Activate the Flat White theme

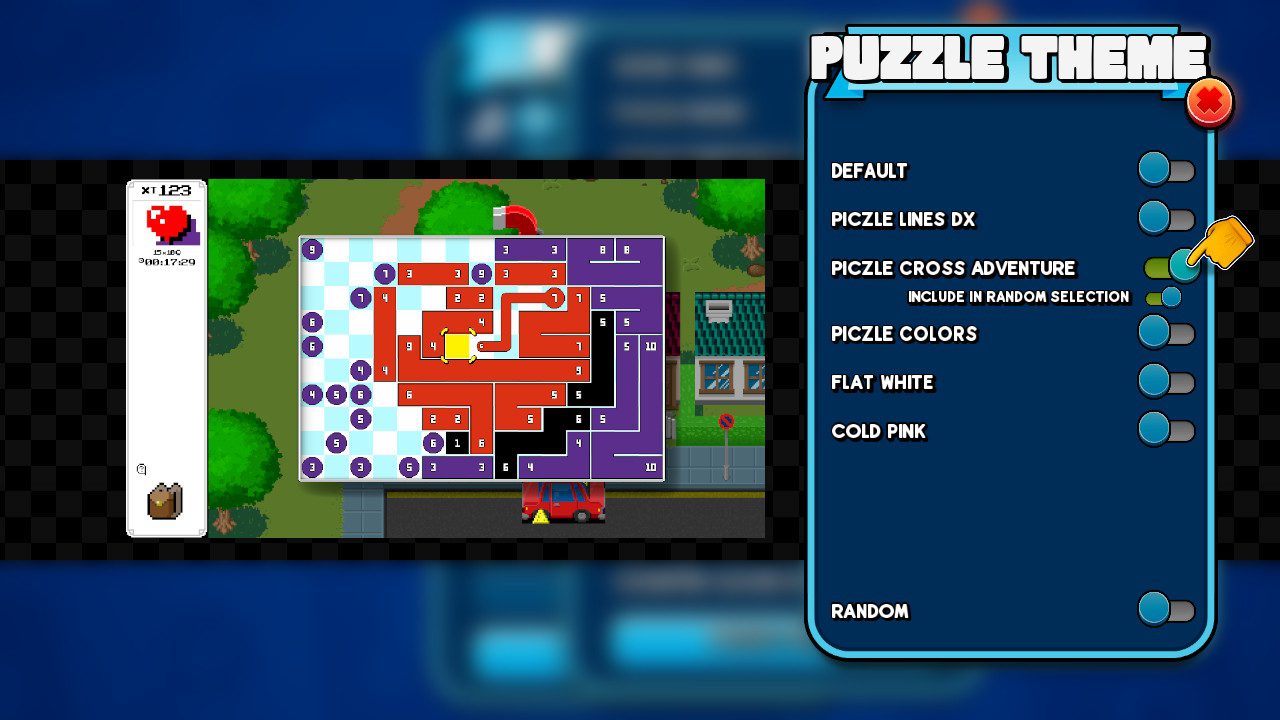click(1166, 381)
